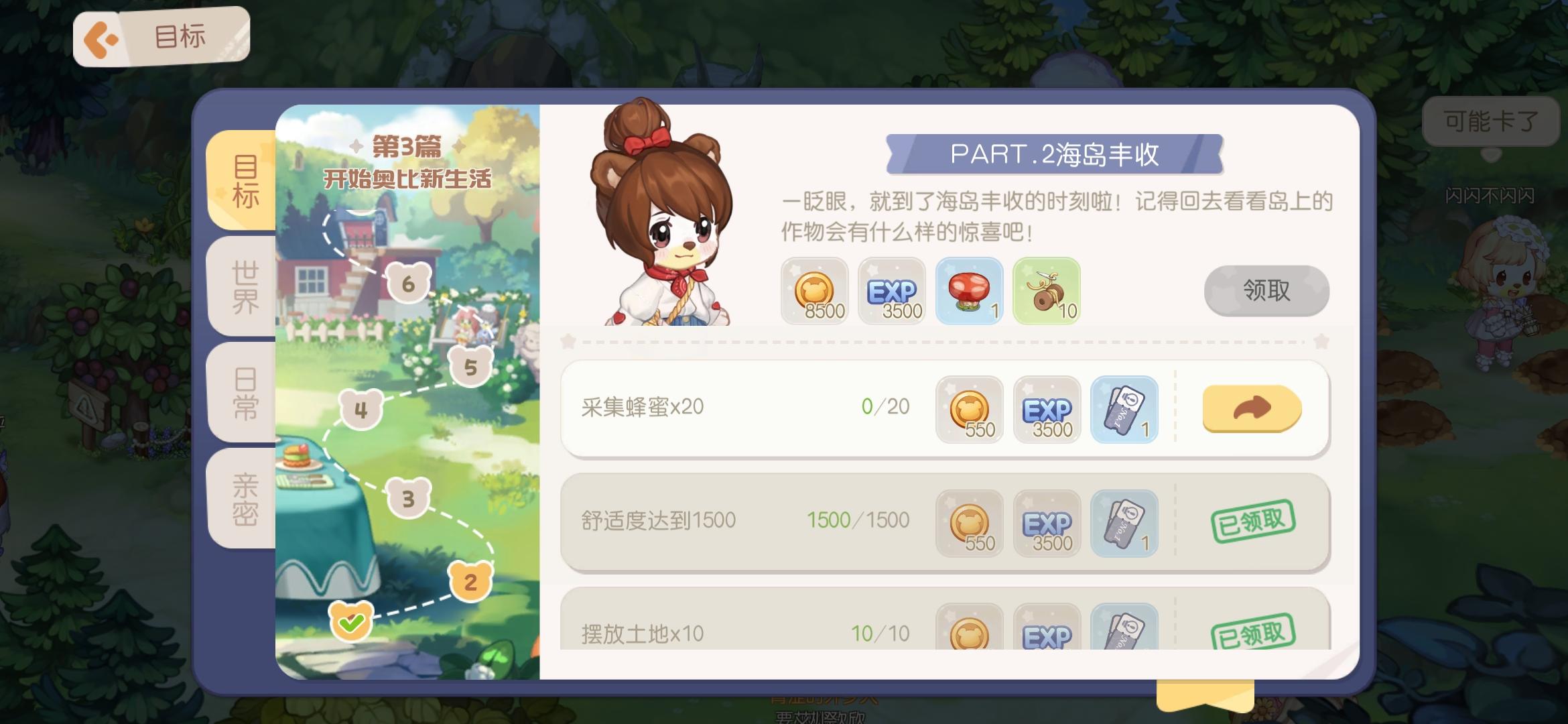Screen dimensions: 1568x724
Task: Tap the yellow go arrow for 采集蜂蜜 task
Action: coord(1252,410)
